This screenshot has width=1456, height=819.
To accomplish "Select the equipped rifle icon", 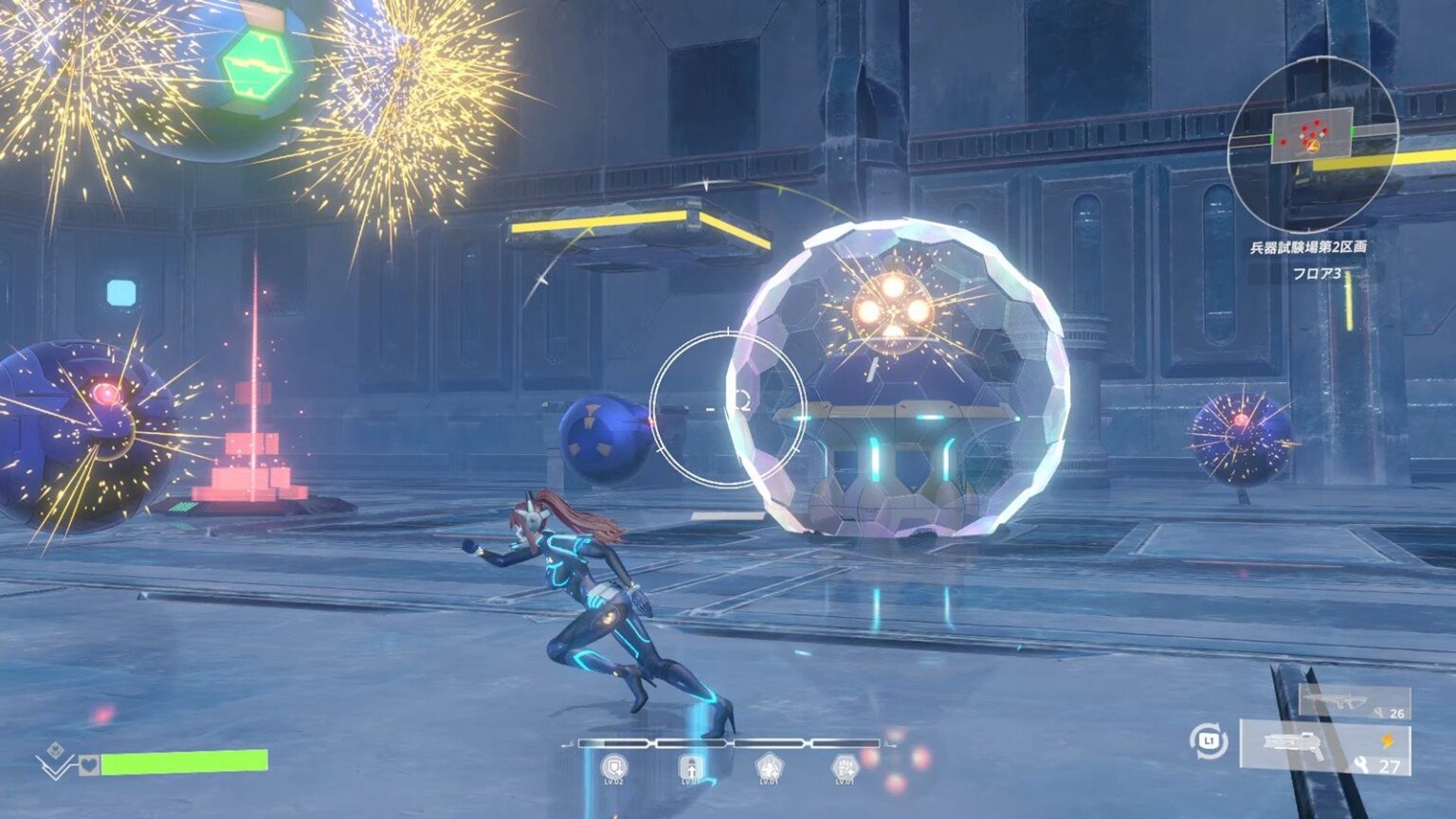I will (1338, 701).
